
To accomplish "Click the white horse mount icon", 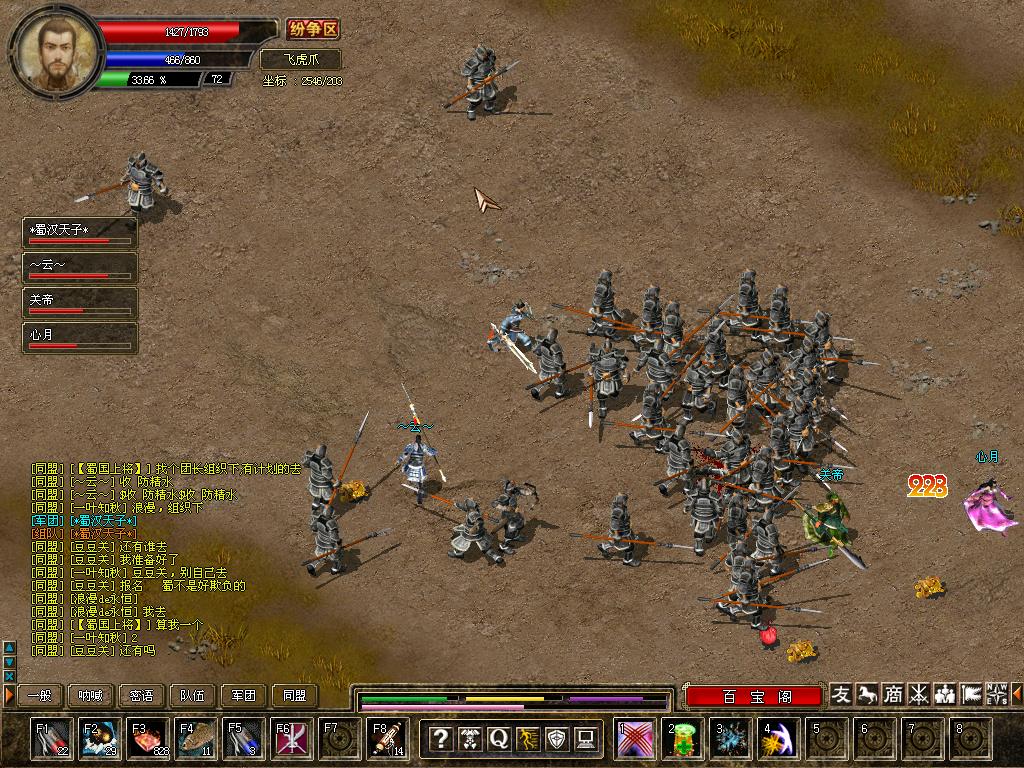I will (868, 694).
